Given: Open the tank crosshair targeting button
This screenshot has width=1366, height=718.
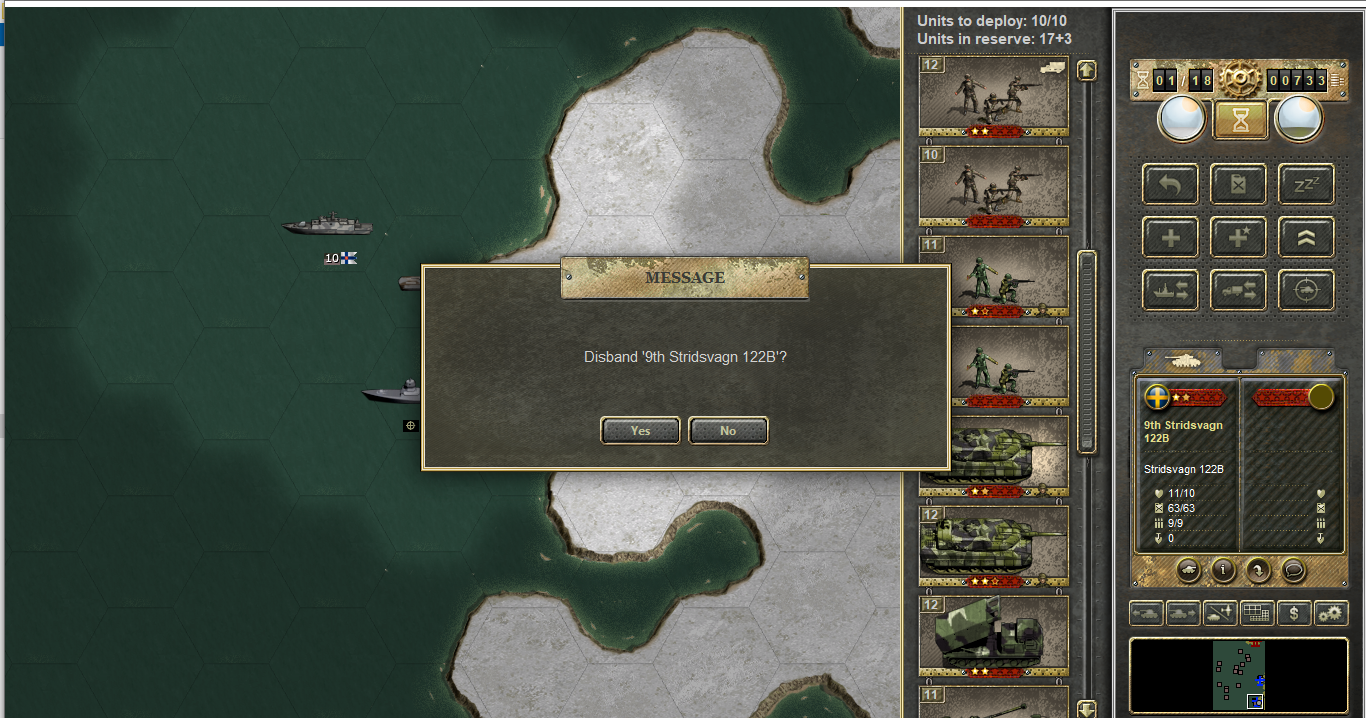Looking at the screenshot, I should point(1306,290).
